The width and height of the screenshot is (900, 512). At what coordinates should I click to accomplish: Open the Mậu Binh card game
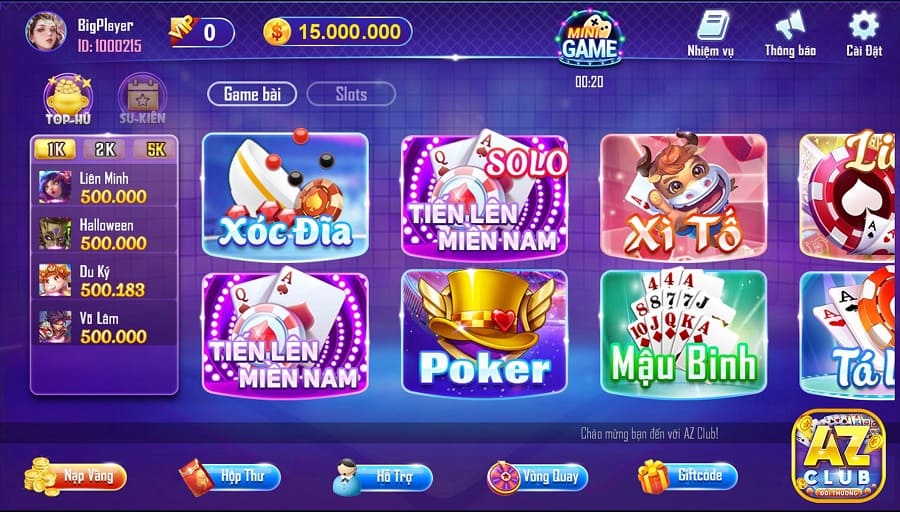(683, 332)
